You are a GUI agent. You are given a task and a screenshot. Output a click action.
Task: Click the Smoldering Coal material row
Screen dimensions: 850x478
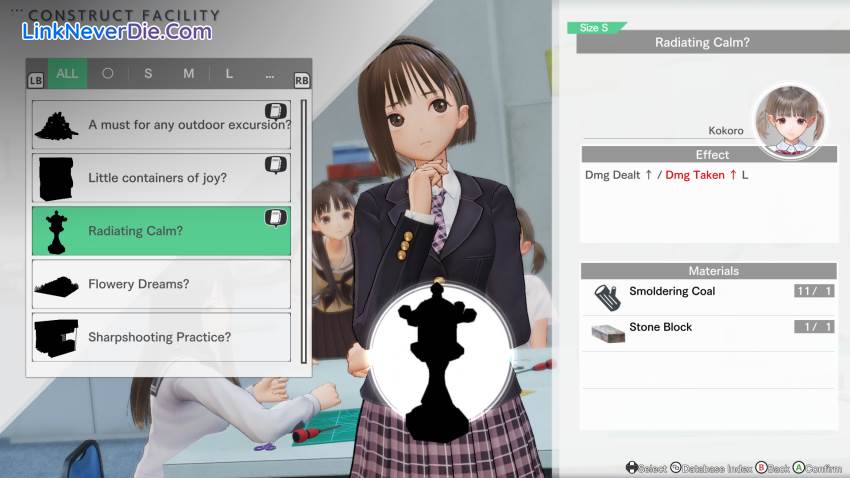[x=708, y=292]
